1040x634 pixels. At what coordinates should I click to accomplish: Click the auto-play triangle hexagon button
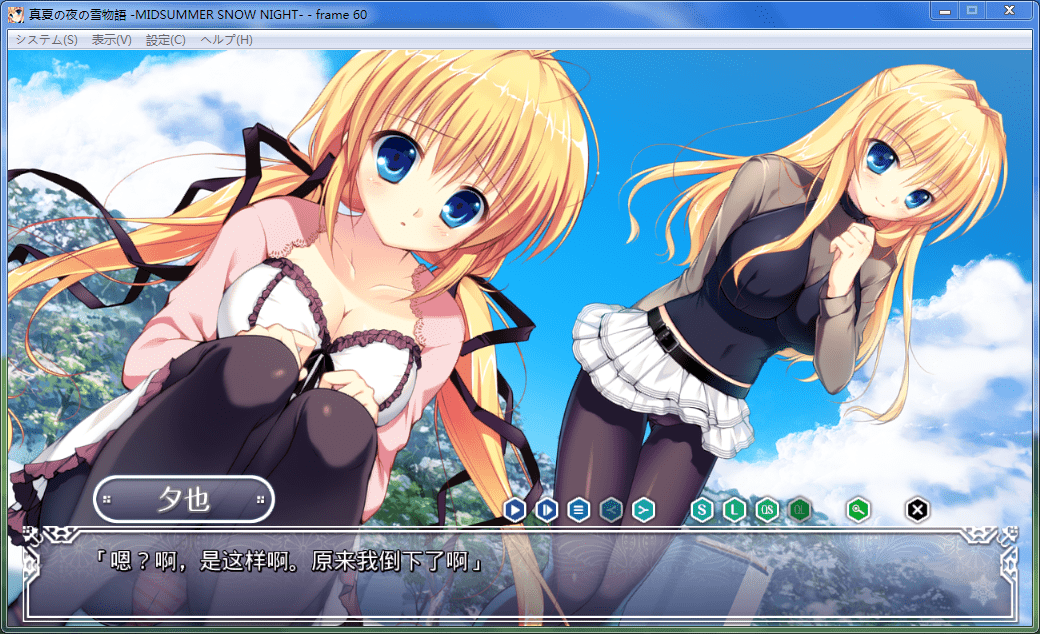pos(514,510)
